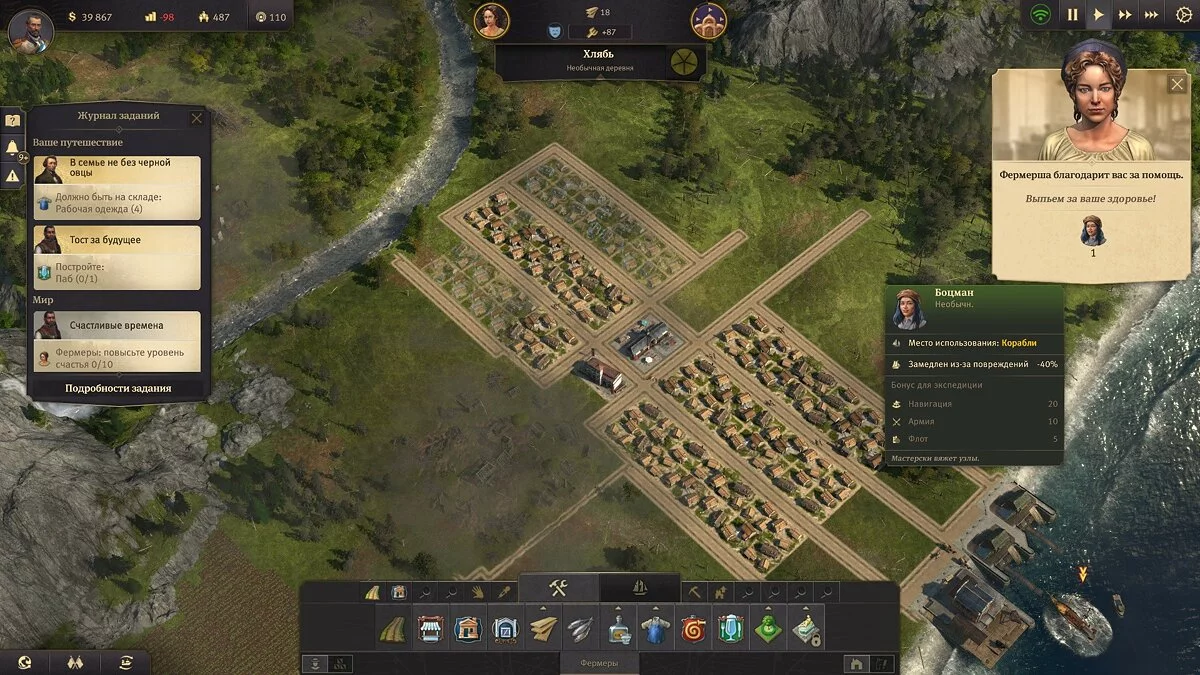The image size is (1200, 675).
Task: Pick the pub building icon
Action: (x=730, y=630)
